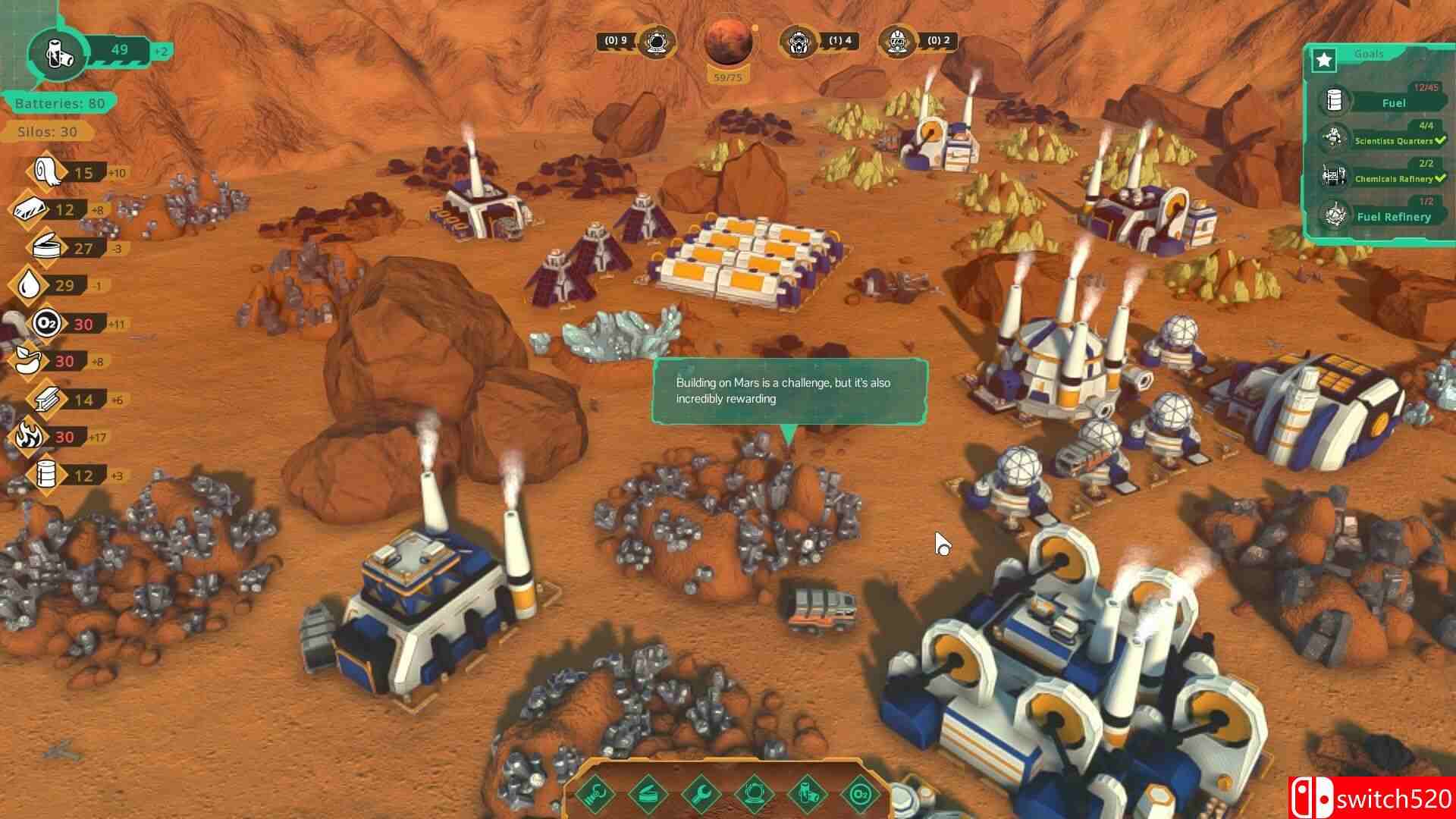Select the flame resource icon
Viewport: 1456px width, 819px height.
pos(29,437)
